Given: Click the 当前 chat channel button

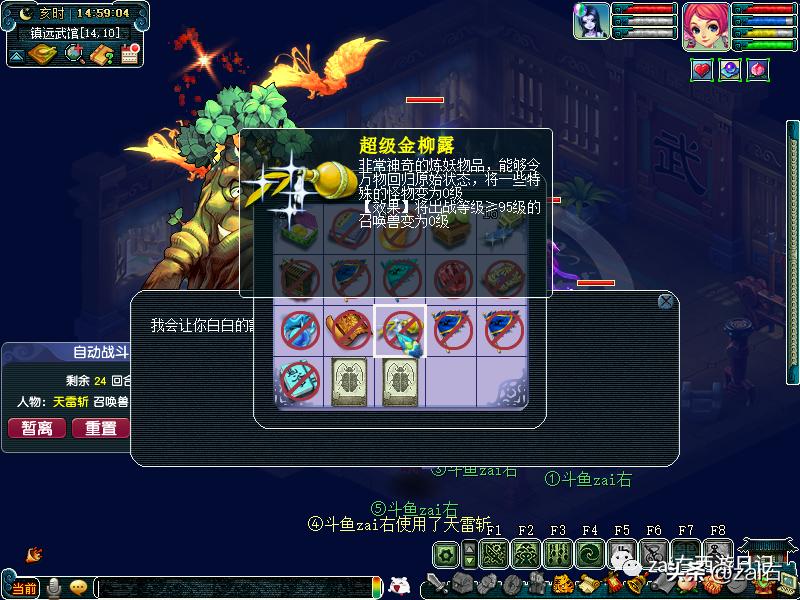Looking at the screenshot, I should point(24,586).
